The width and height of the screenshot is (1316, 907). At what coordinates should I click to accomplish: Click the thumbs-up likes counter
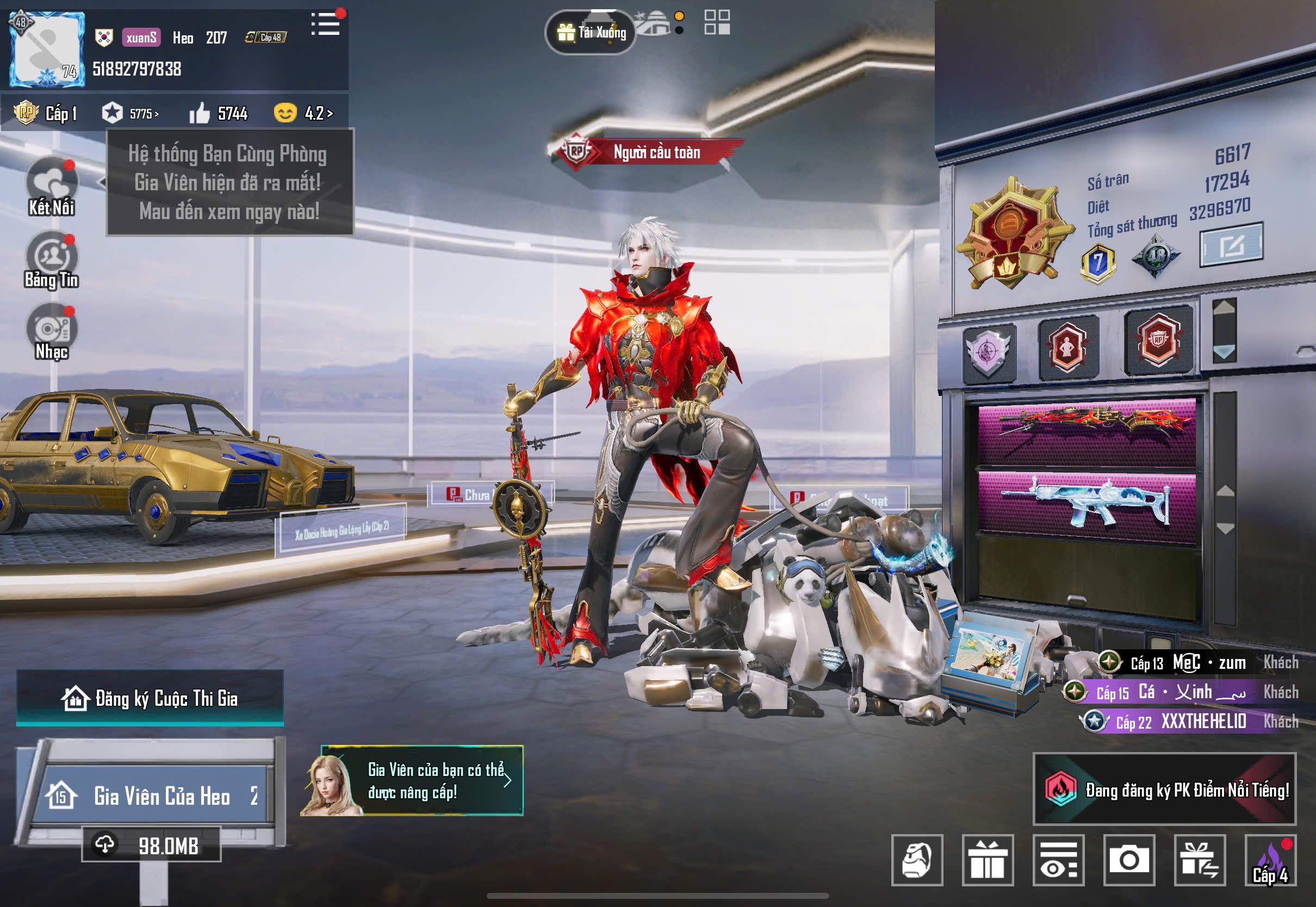pos(219,114)
